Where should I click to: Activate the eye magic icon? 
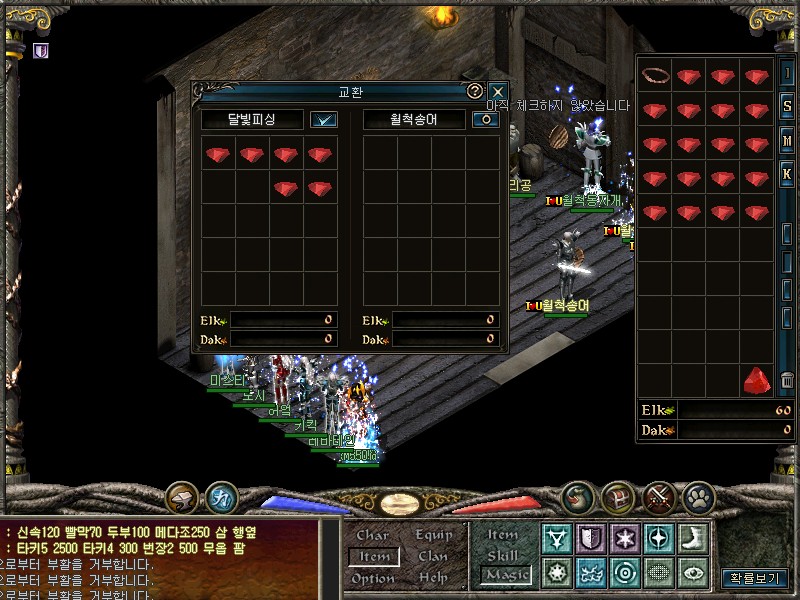coord(693,573)
